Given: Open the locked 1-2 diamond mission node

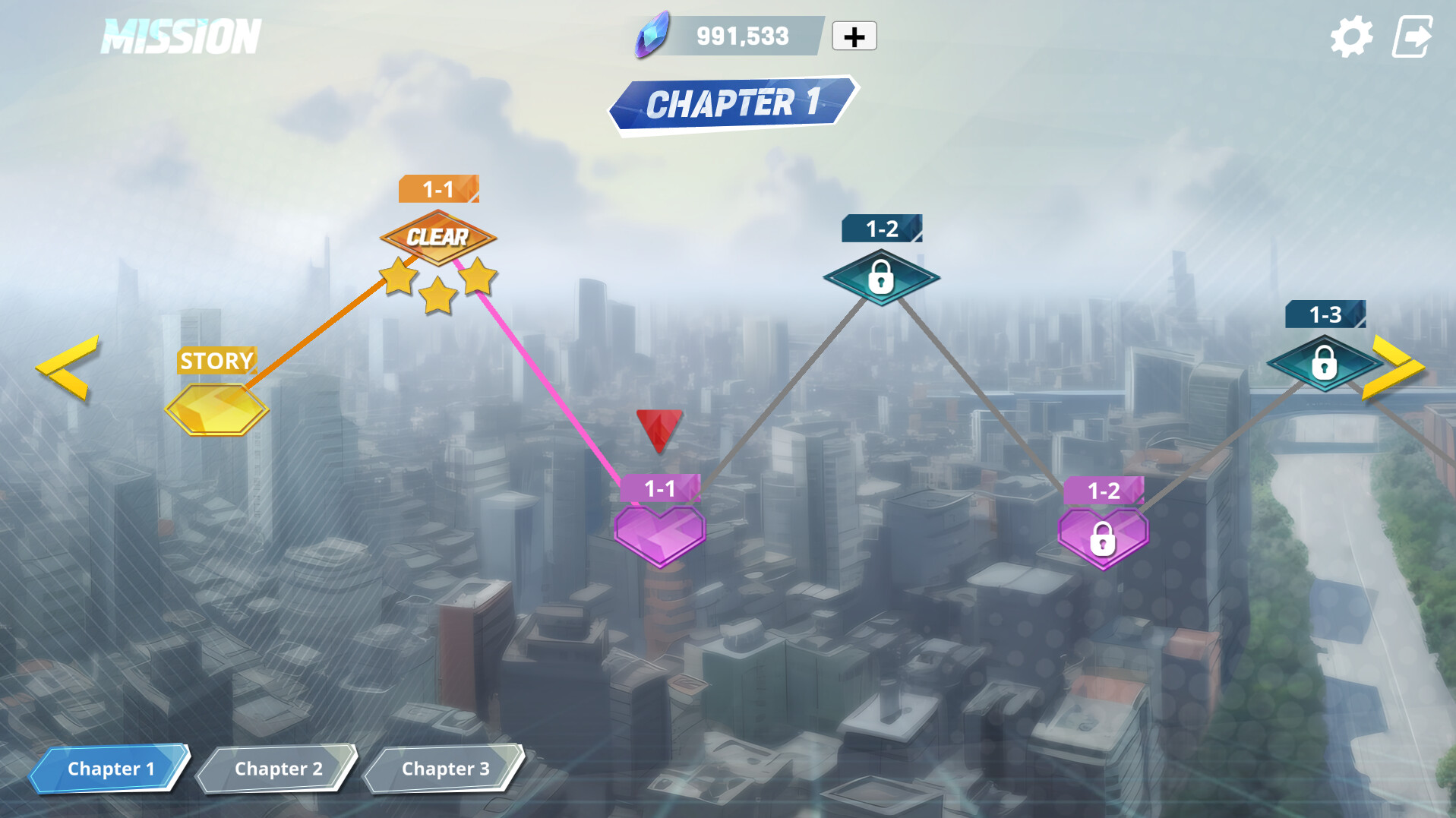Looking at the screenshot, I should pyautogui.click(x=880, y=277).
